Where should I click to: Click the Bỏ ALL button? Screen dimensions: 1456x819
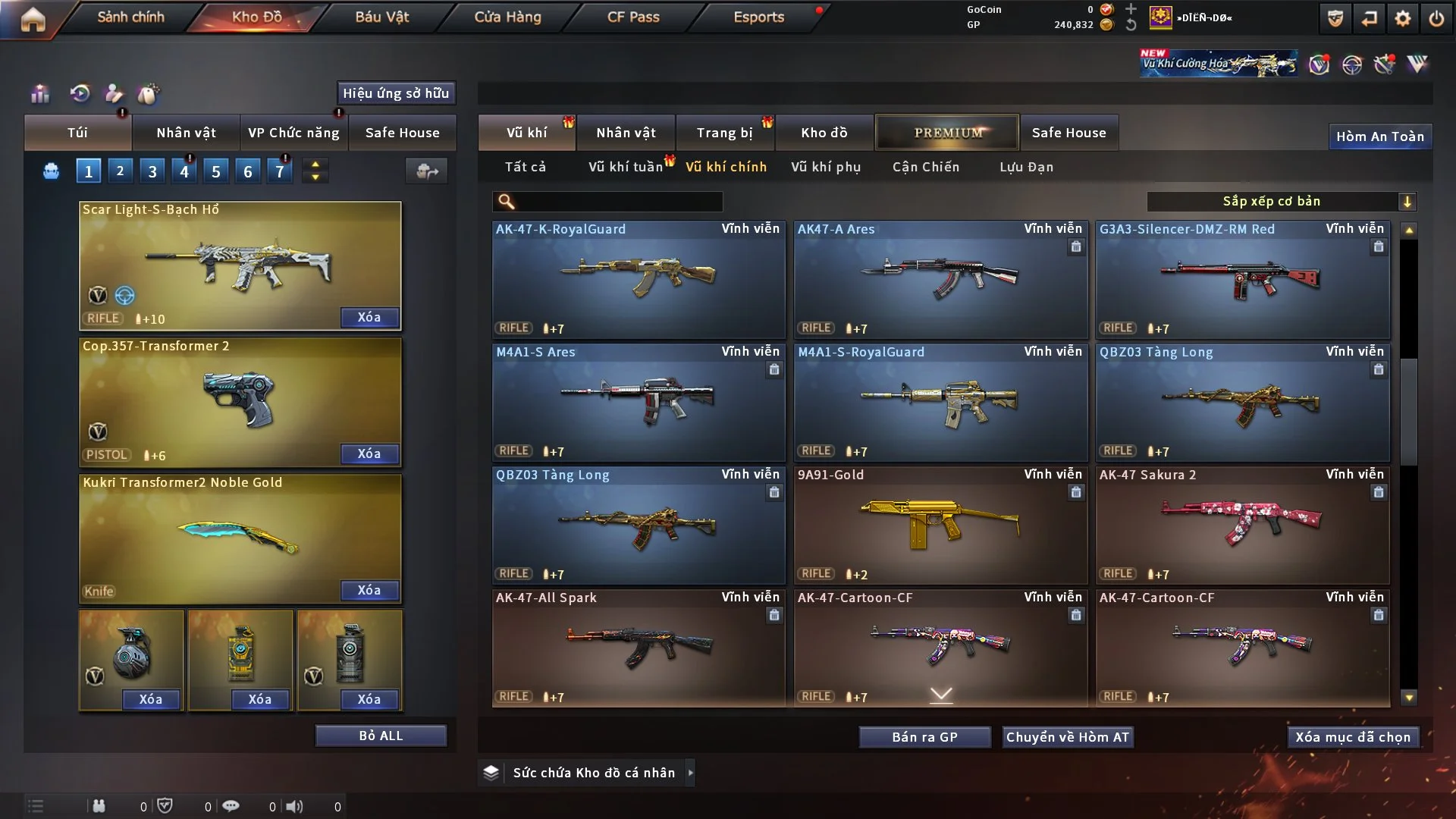pos(381,736)
